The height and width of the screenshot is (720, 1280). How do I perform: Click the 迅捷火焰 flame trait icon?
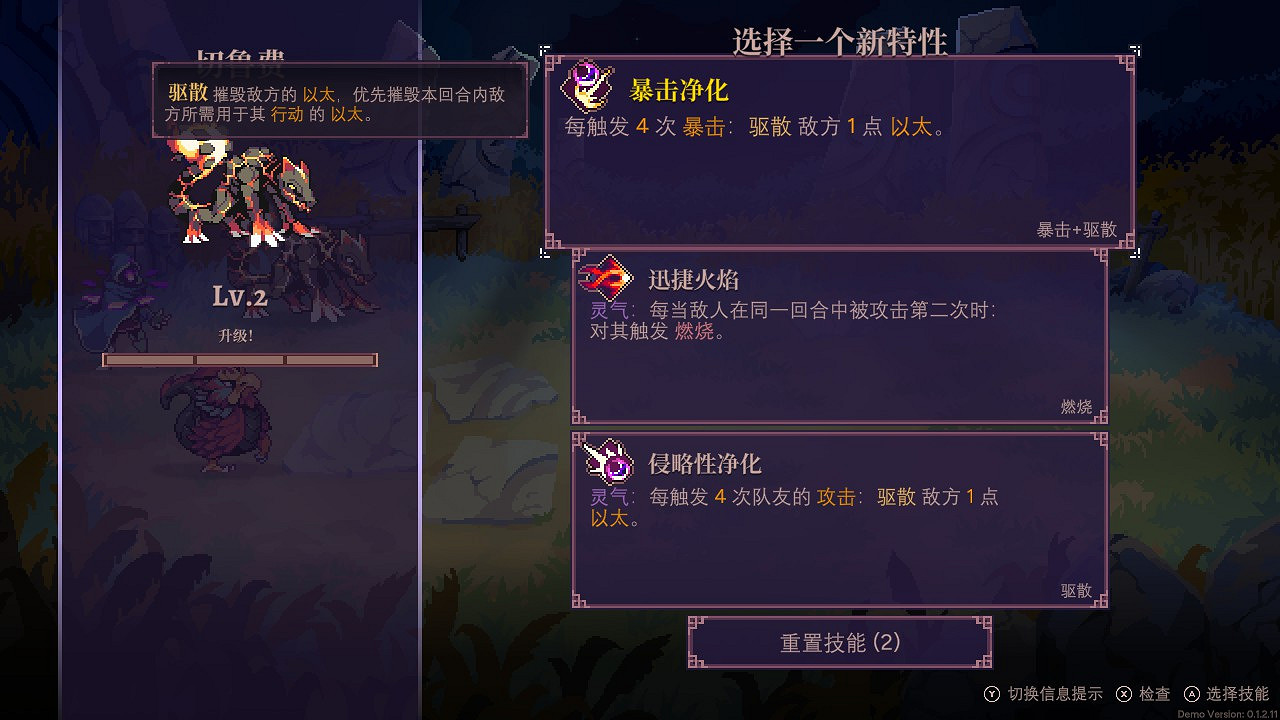[x=608, y=277]
